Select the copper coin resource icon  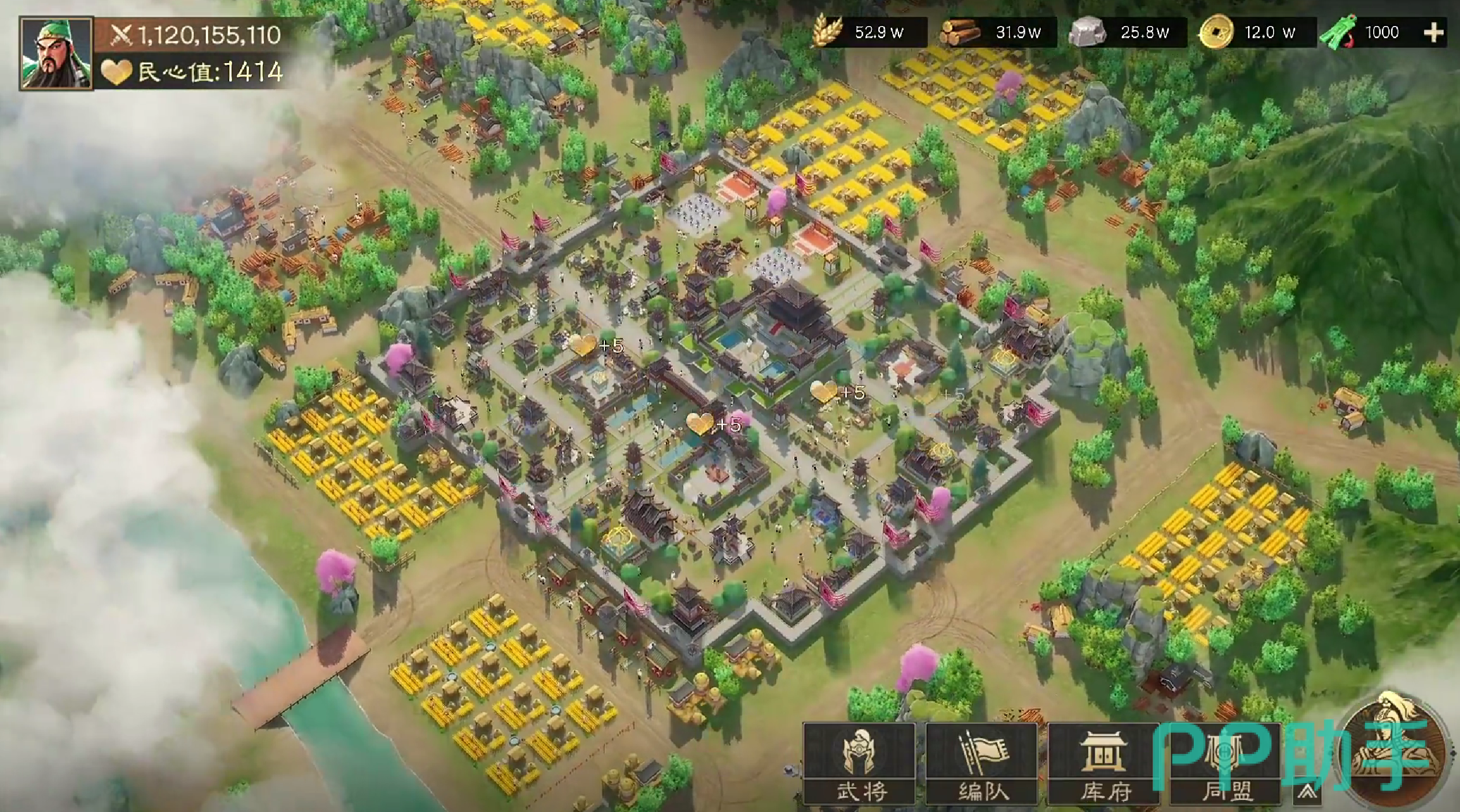point(1216,32)
